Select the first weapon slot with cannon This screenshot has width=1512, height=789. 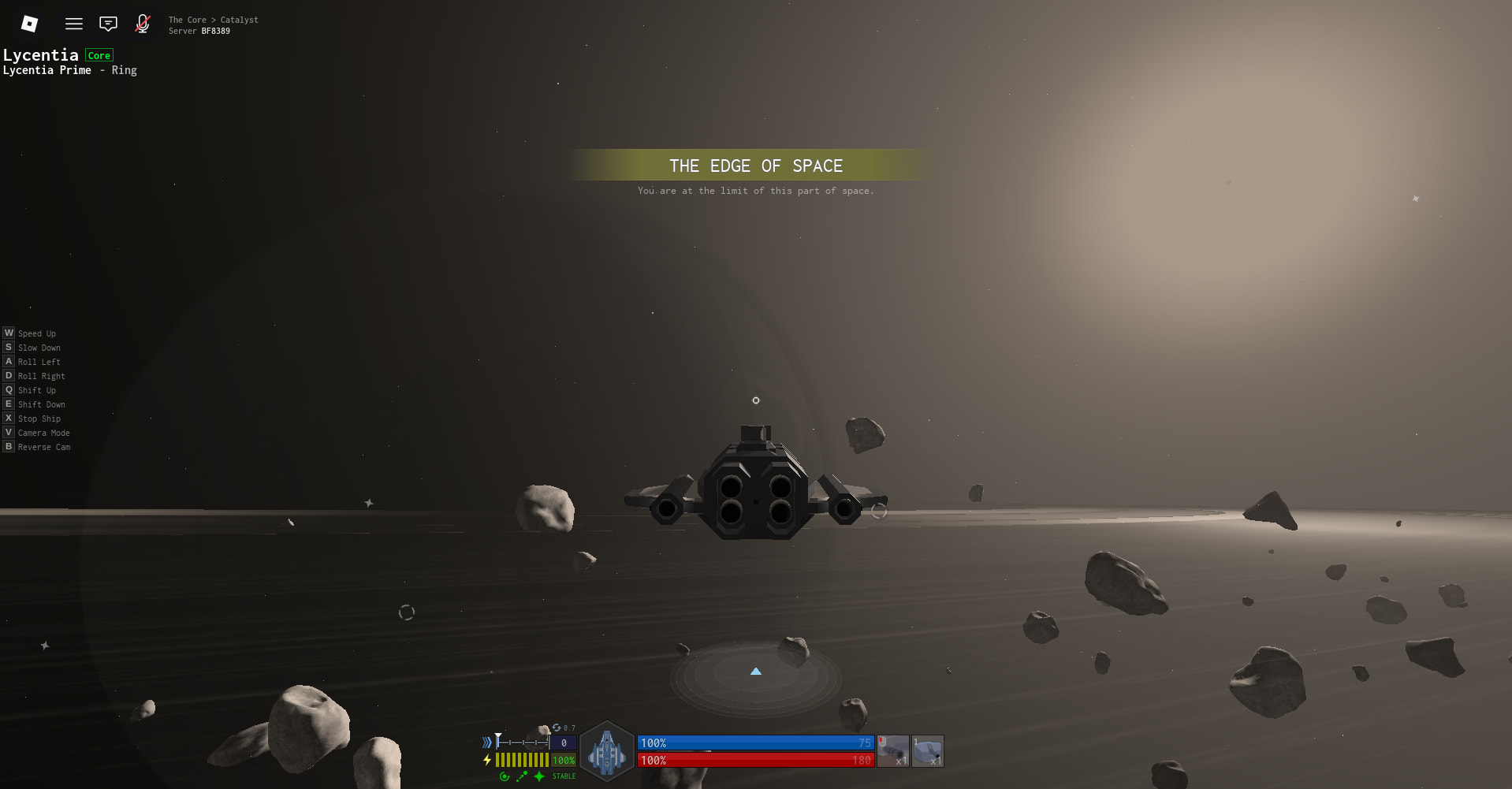point(893,751)
